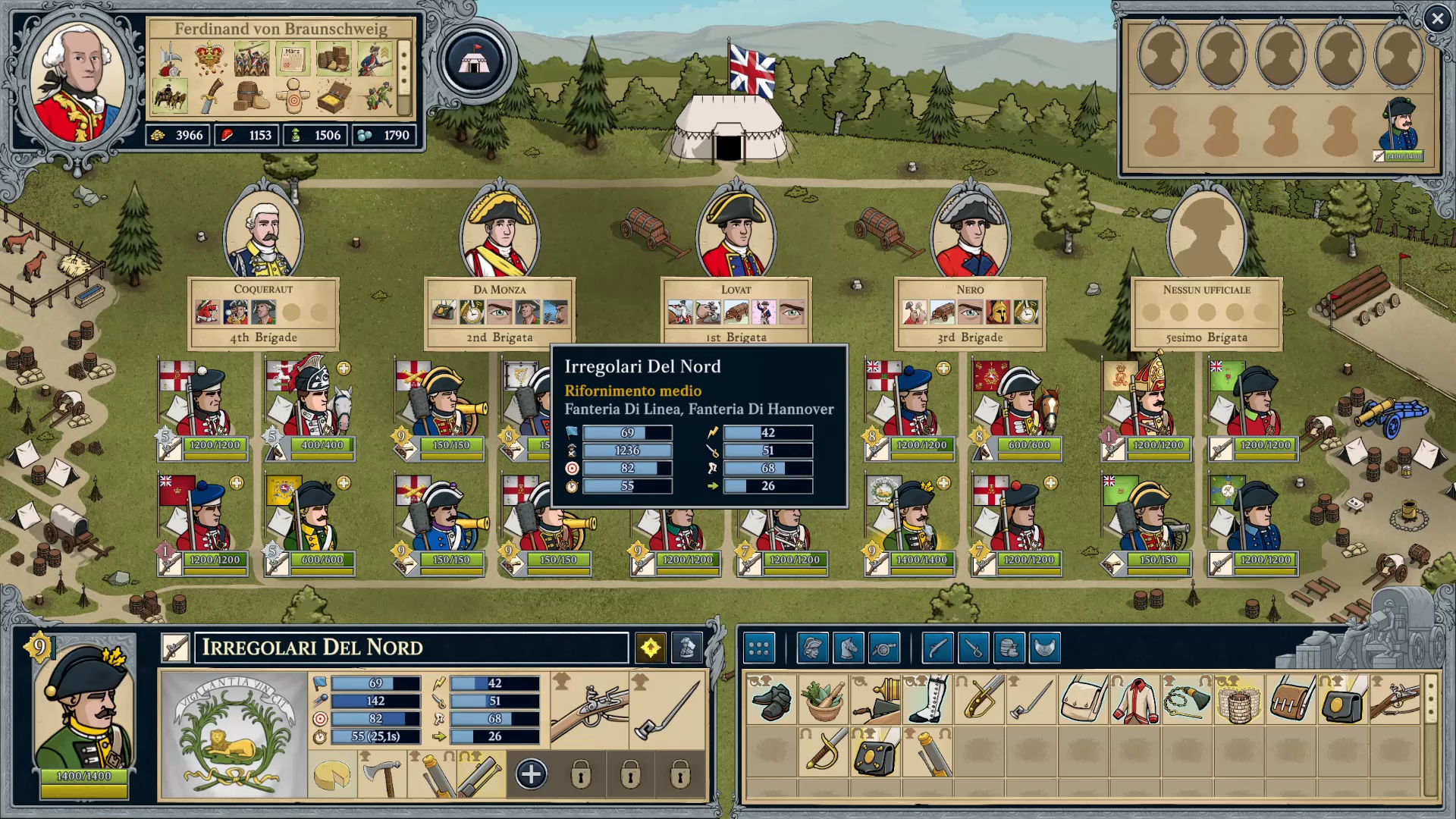The image size is (1456, 819).
Task: Close the army management screen
Action: [x=1436, y=19]
